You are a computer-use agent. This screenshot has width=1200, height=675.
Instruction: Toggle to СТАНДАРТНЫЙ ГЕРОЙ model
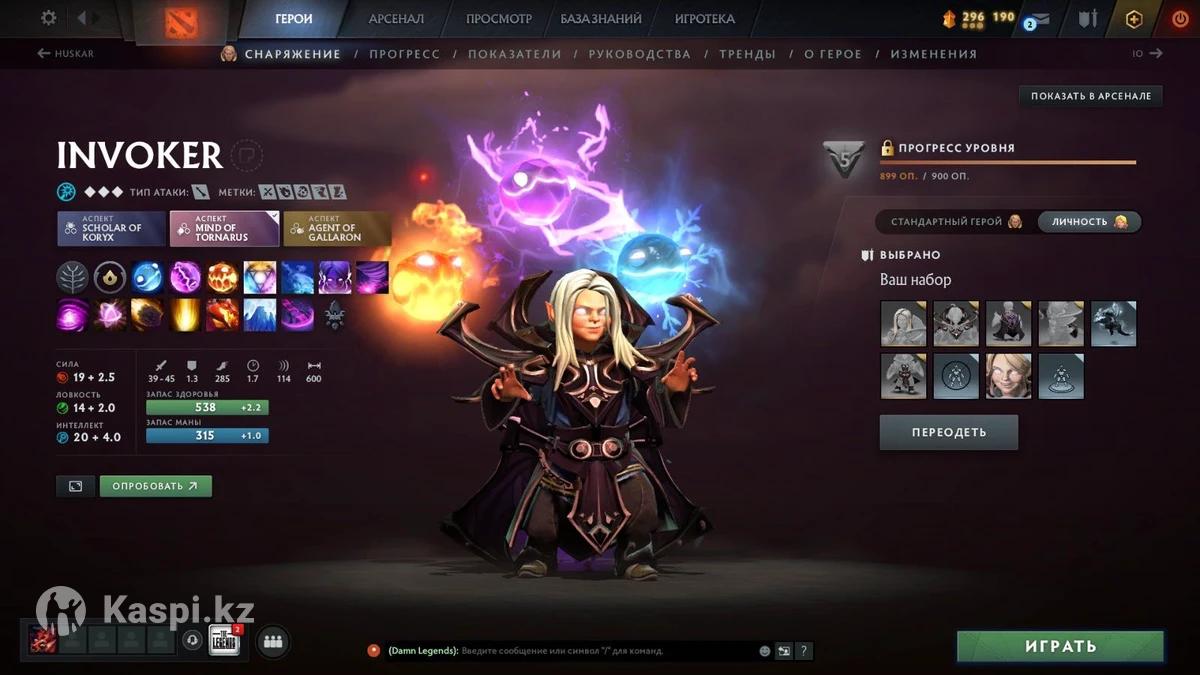(x=955, y=222)
